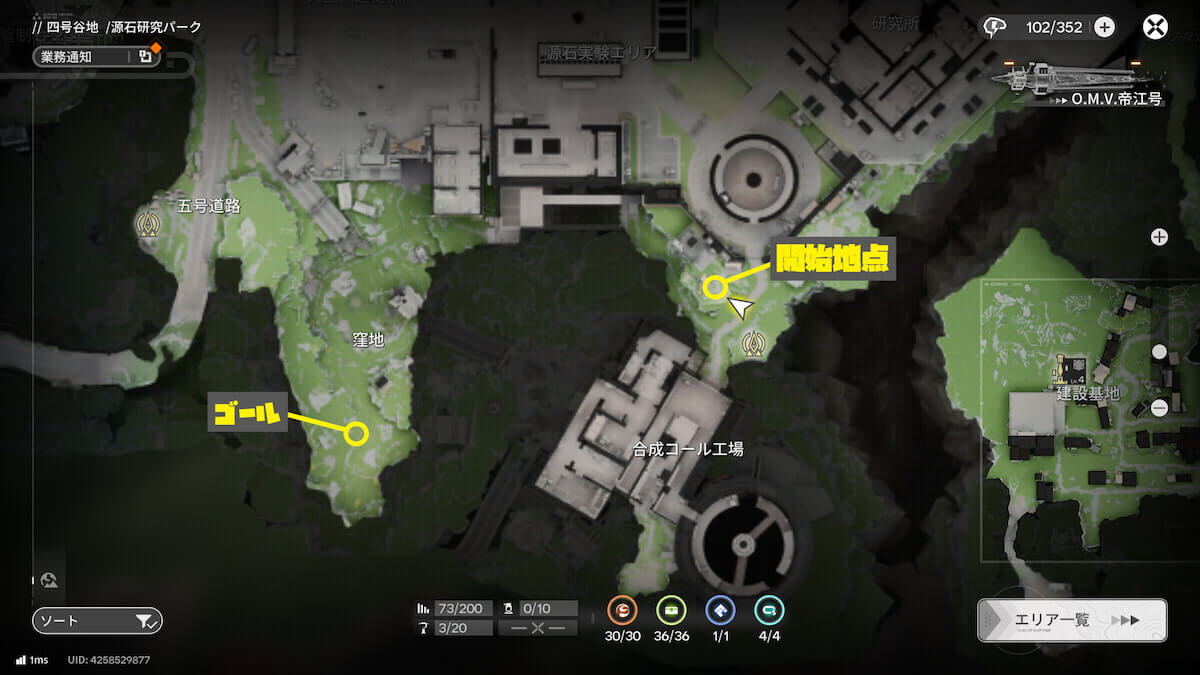Select the orange 30/30 collectible tracker icon
1200x675 pixels.
click(622, 609)
